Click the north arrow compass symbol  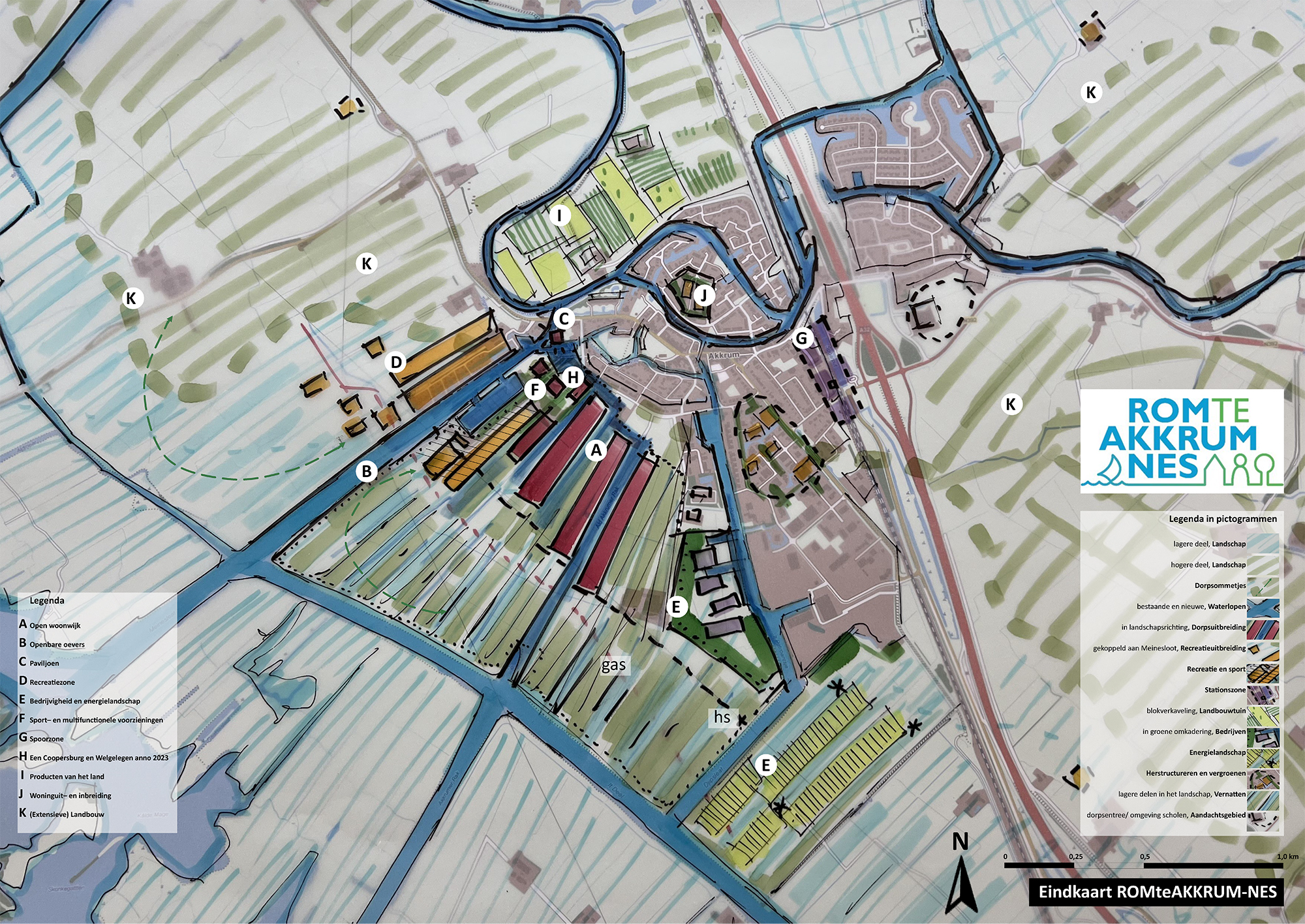point(960,873)
